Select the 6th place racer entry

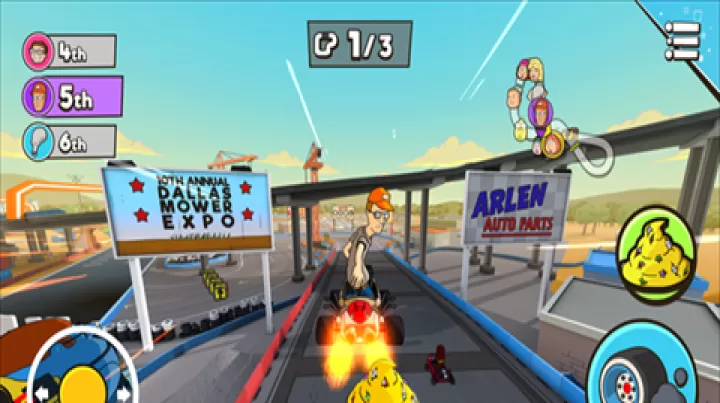point(70,141)
